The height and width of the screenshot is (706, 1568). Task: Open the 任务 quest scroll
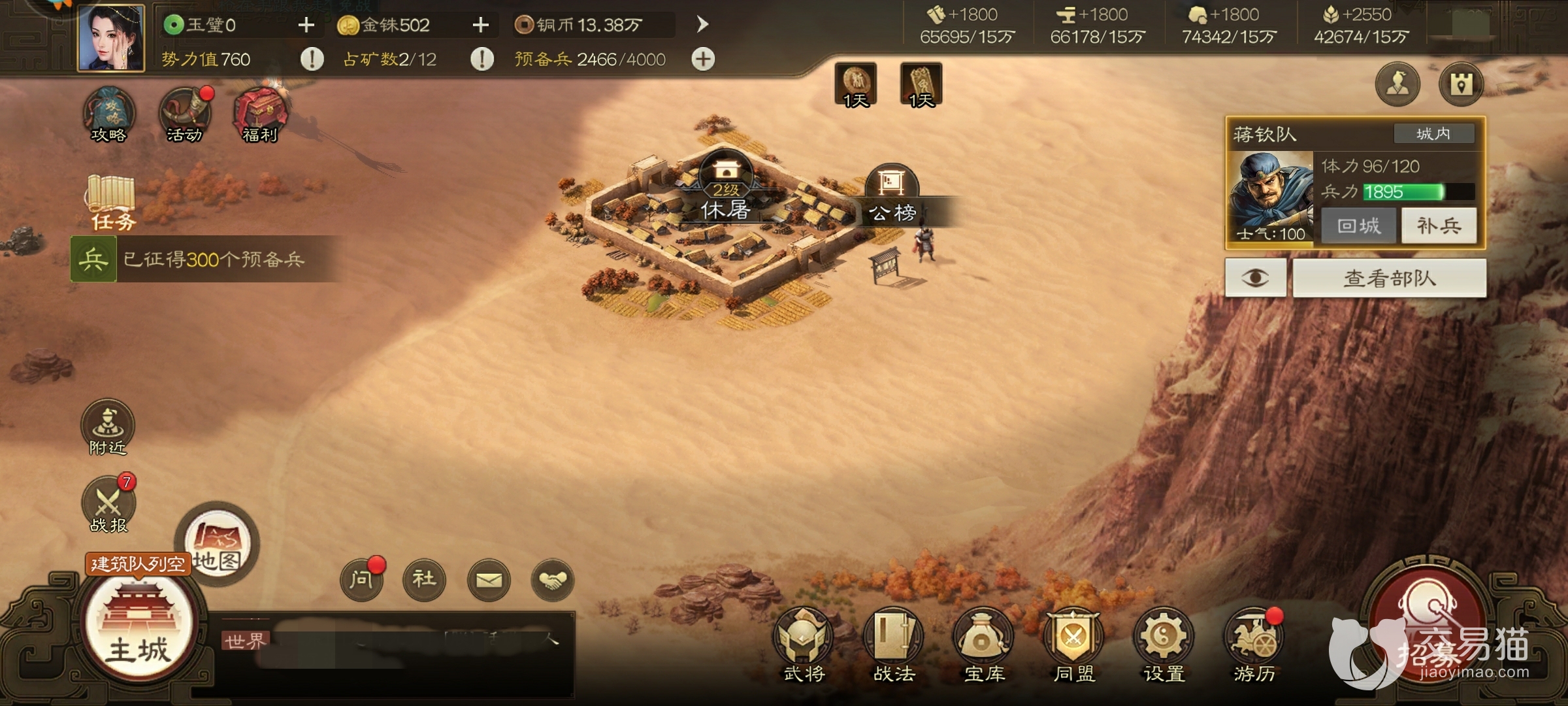click(111, 201)
